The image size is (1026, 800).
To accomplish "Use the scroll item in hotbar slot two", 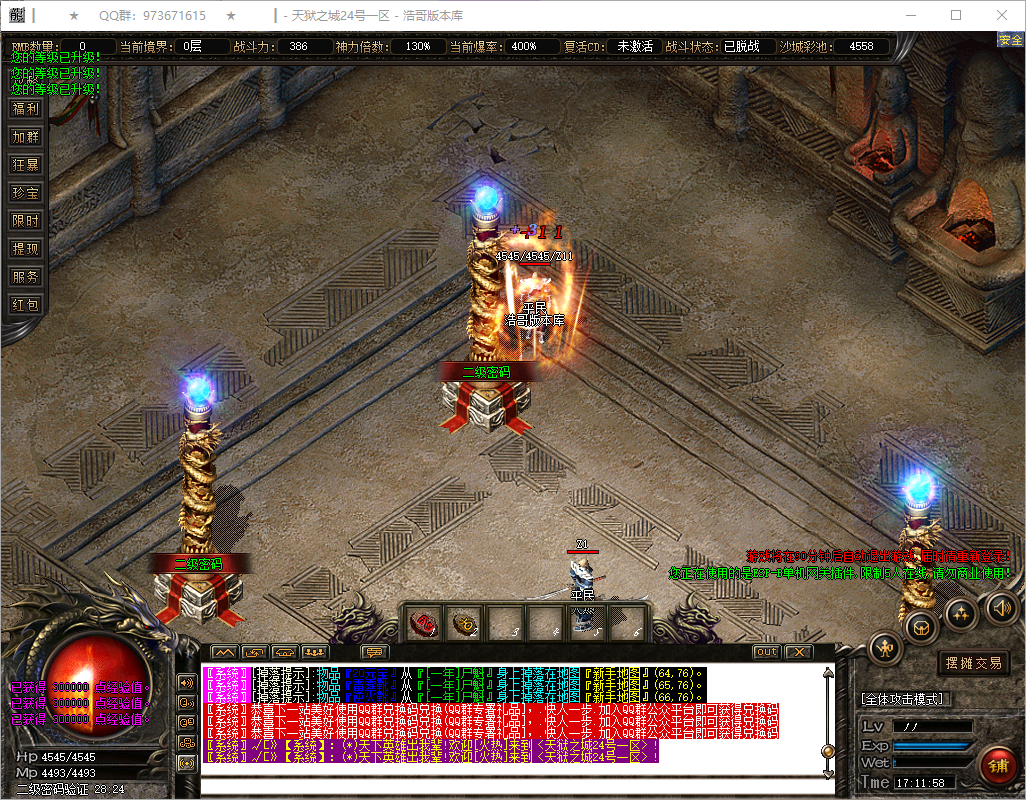I will pos(465,624).
